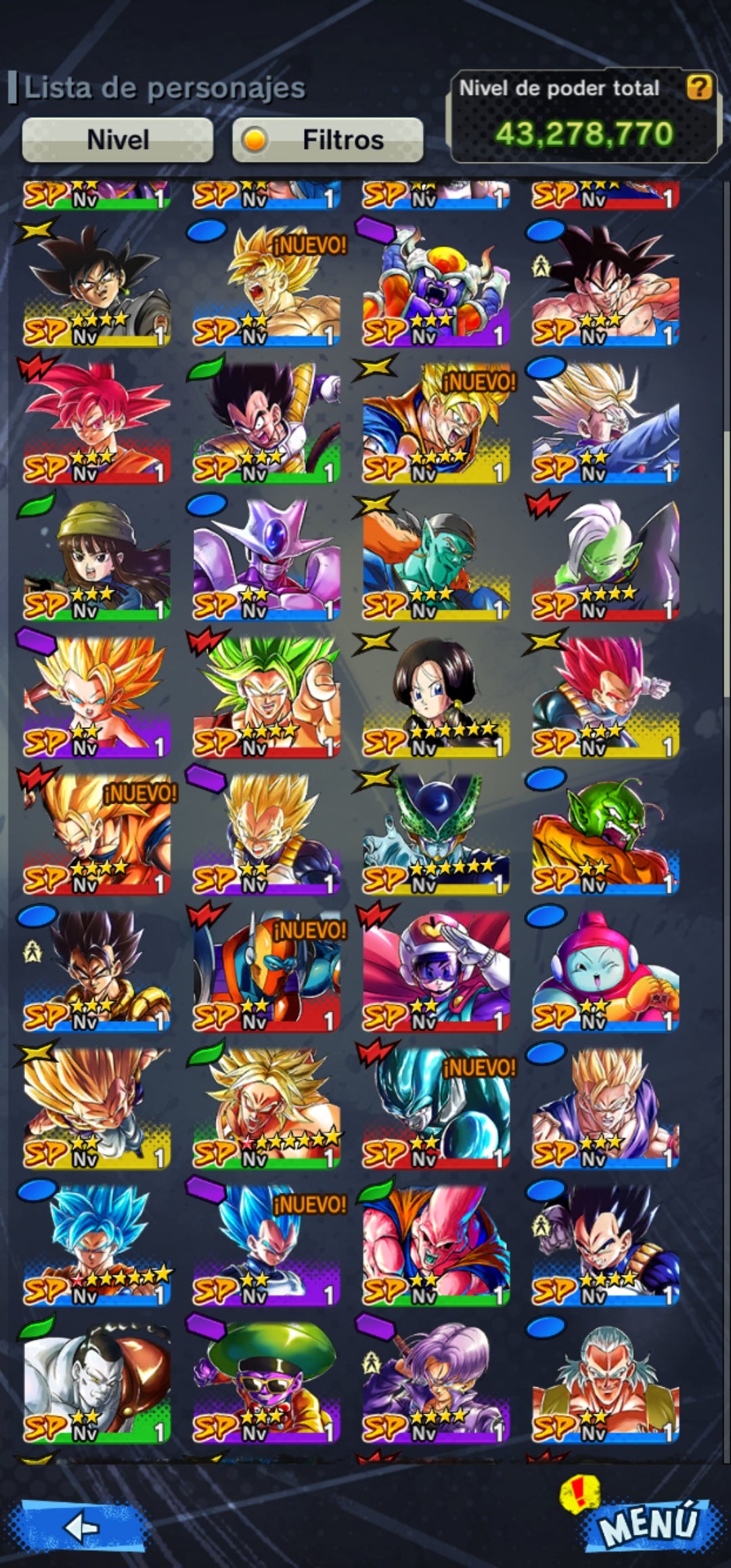Open the Filtros filter options

(x=328, y=140)
